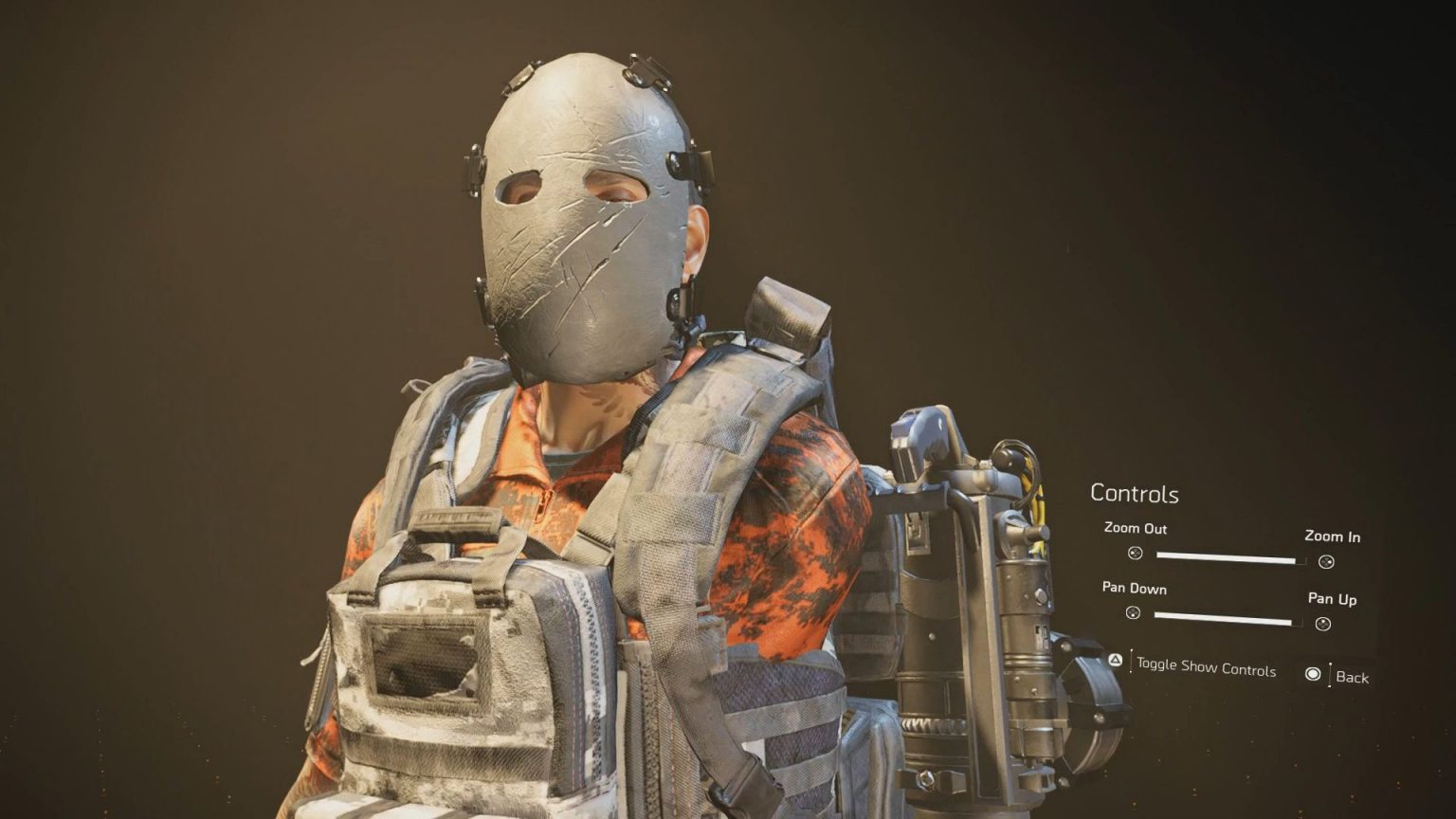Click the Zoom Out label text
1456x819 pixels.
click(1137, 530)
